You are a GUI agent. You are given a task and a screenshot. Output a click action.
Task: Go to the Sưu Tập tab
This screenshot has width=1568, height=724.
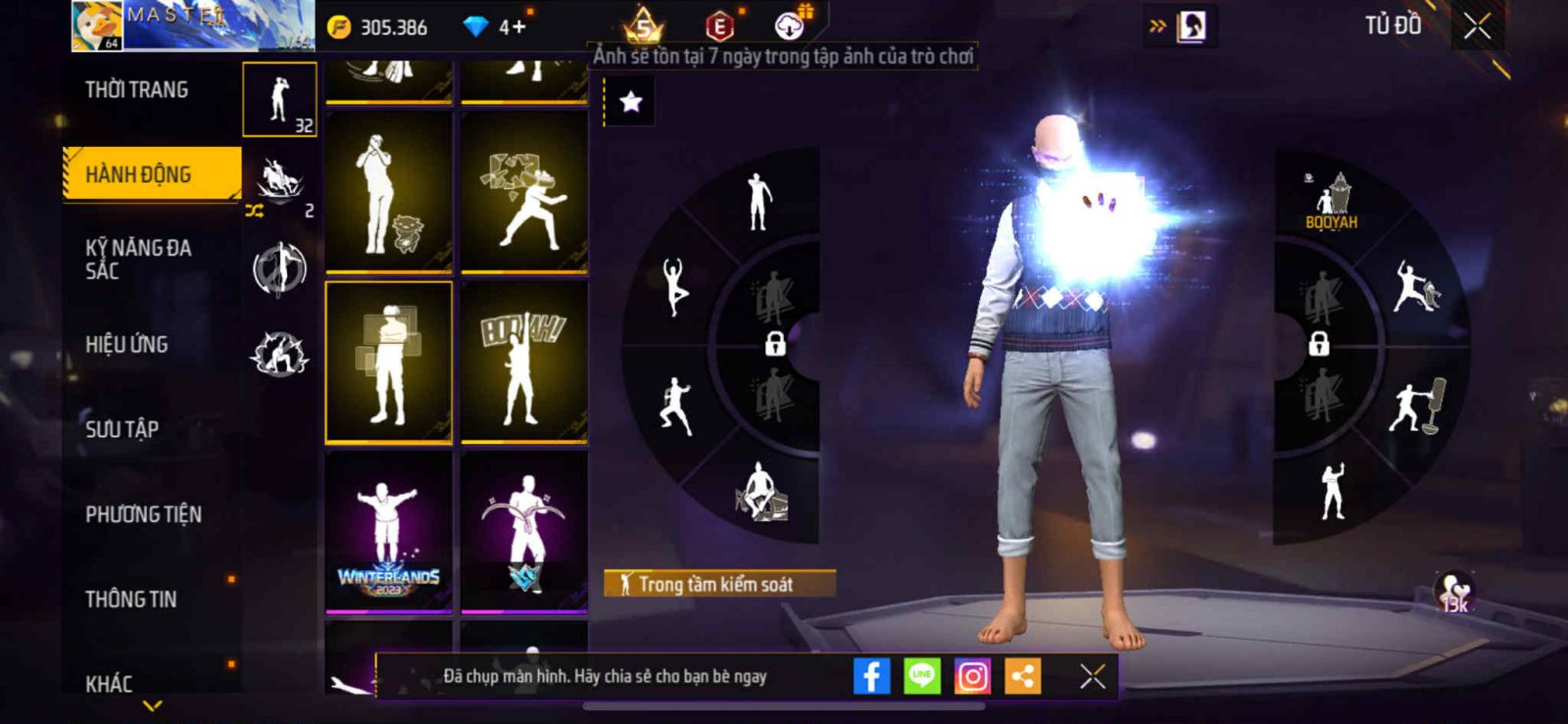122,429
